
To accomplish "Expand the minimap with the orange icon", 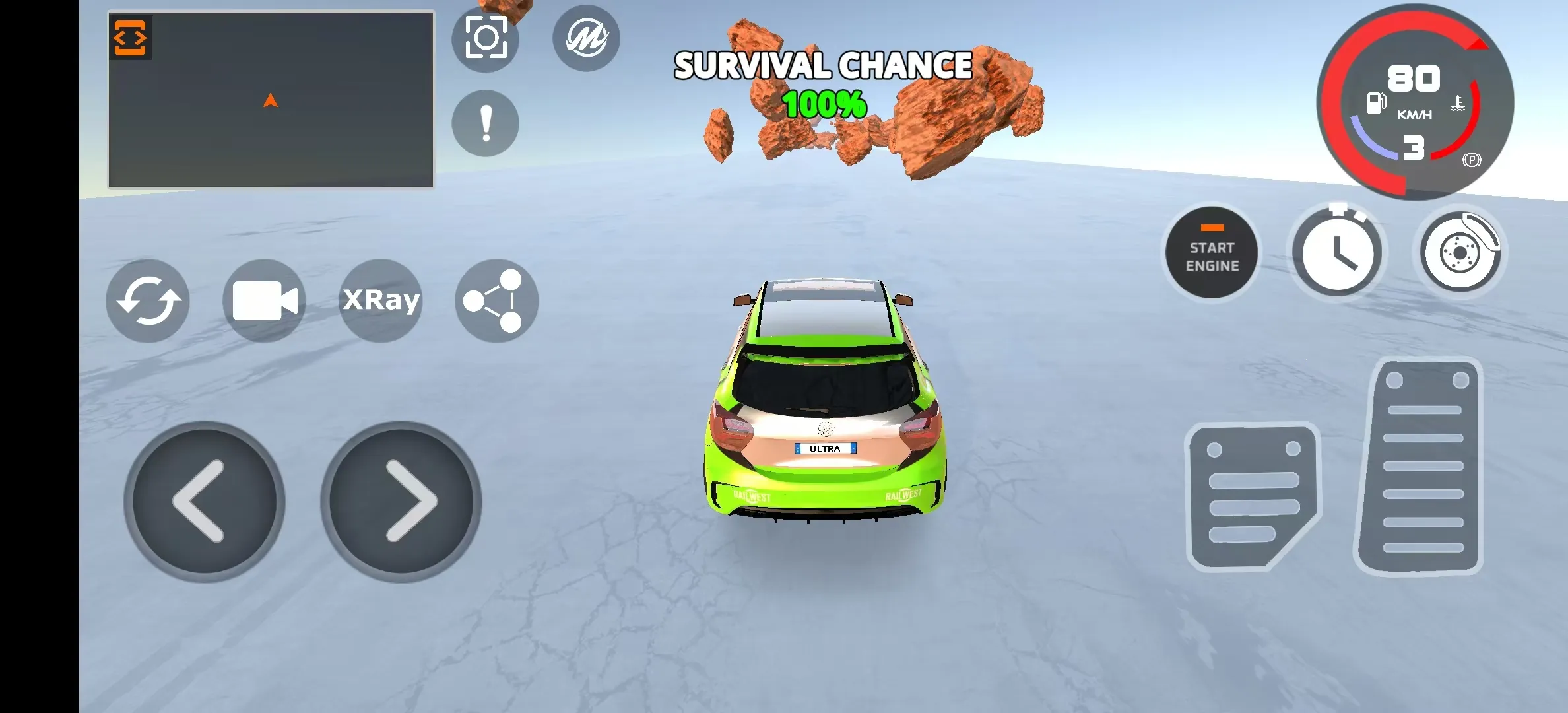I will pos(130,38).
